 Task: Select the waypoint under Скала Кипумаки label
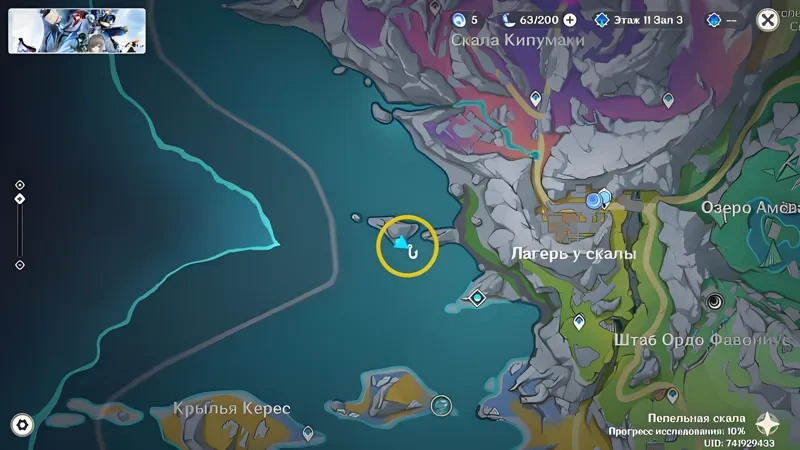535,98
